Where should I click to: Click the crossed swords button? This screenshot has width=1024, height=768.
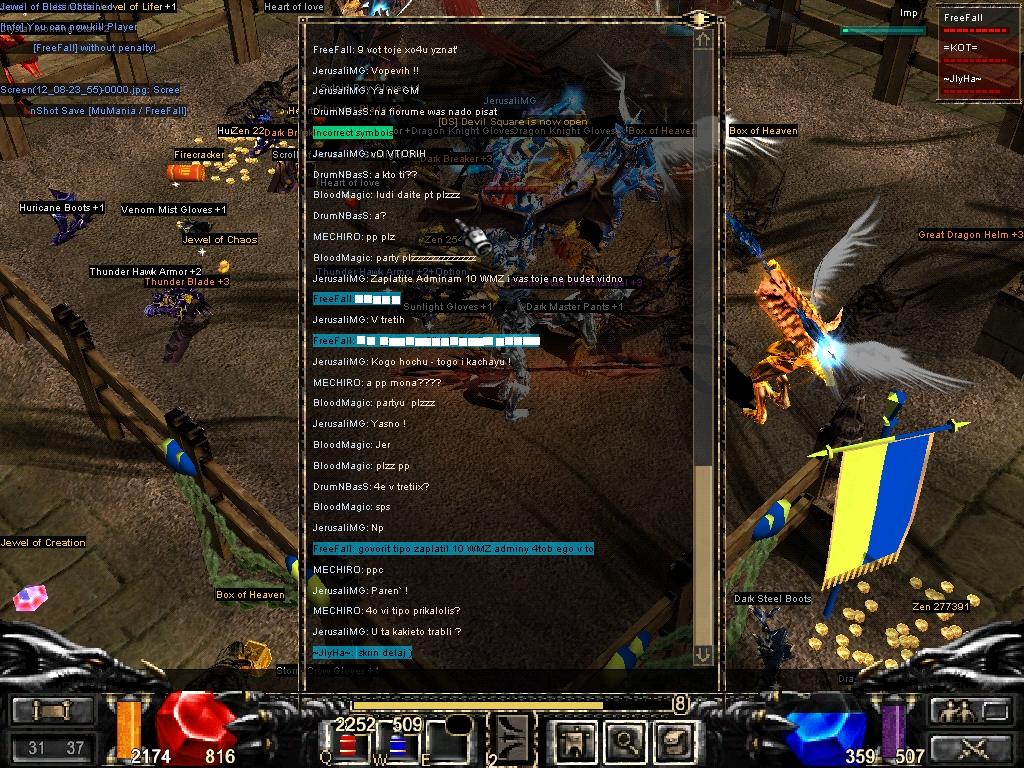coord(970,747)
